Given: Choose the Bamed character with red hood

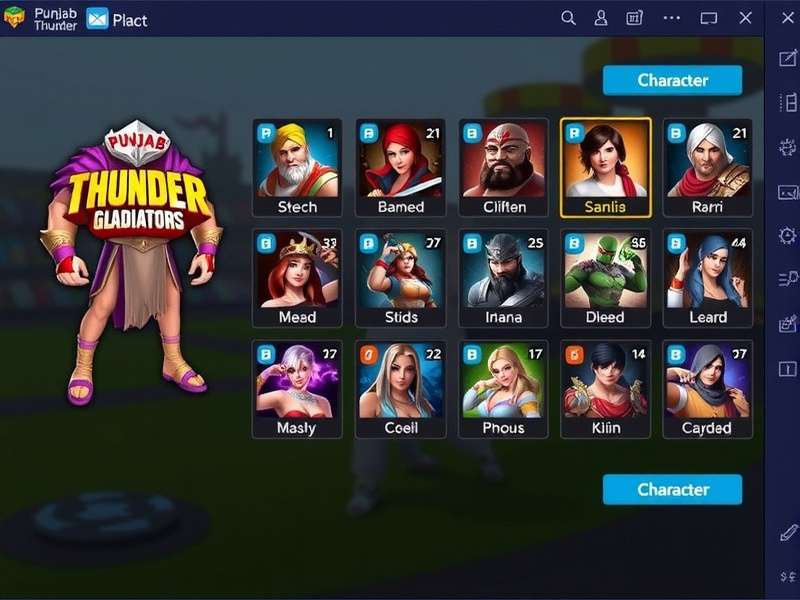Looking at the screenshot, I should (x=400, y=167).
